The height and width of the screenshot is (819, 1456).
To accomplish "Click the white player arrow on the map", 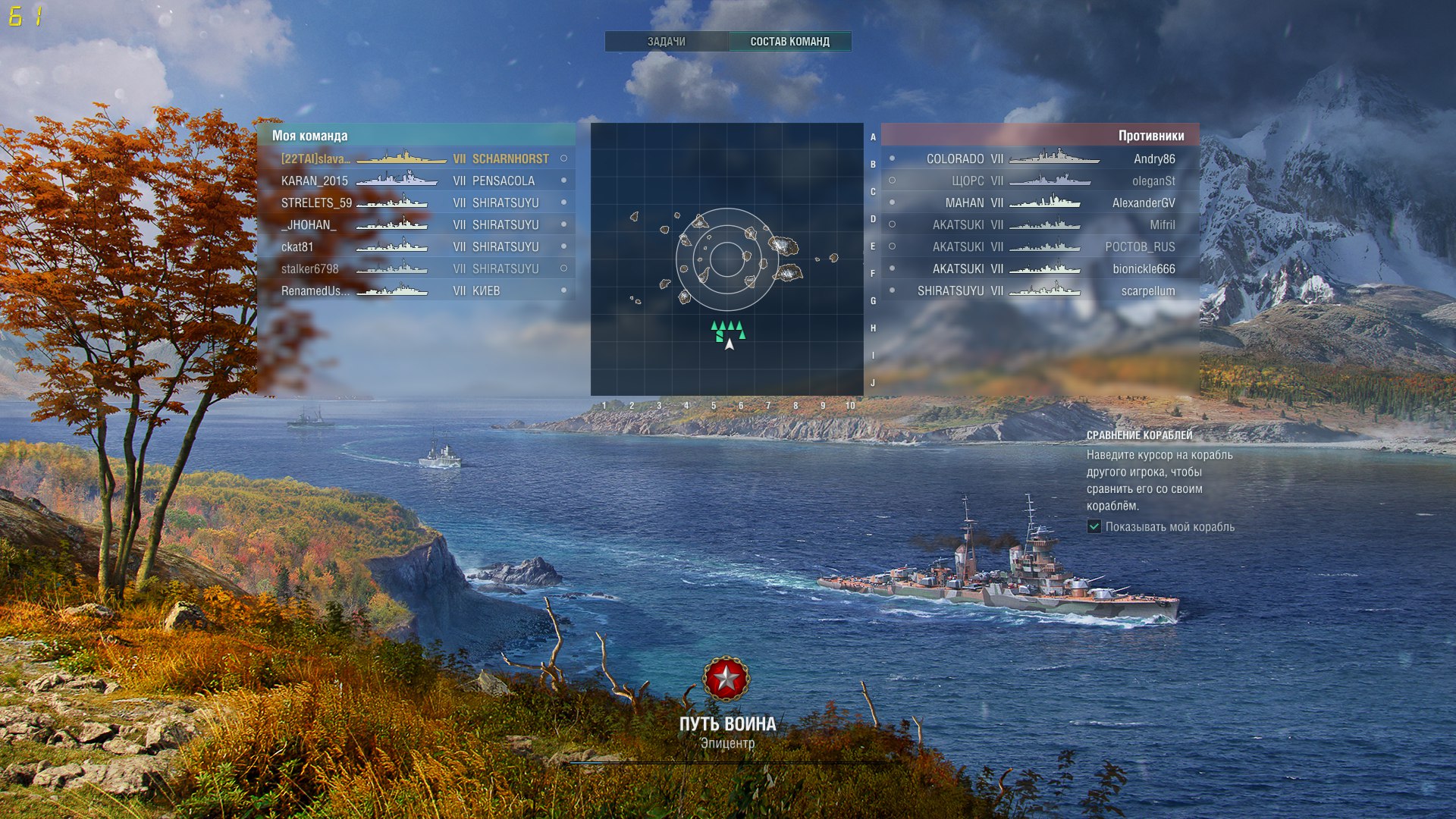I will 730,344.
